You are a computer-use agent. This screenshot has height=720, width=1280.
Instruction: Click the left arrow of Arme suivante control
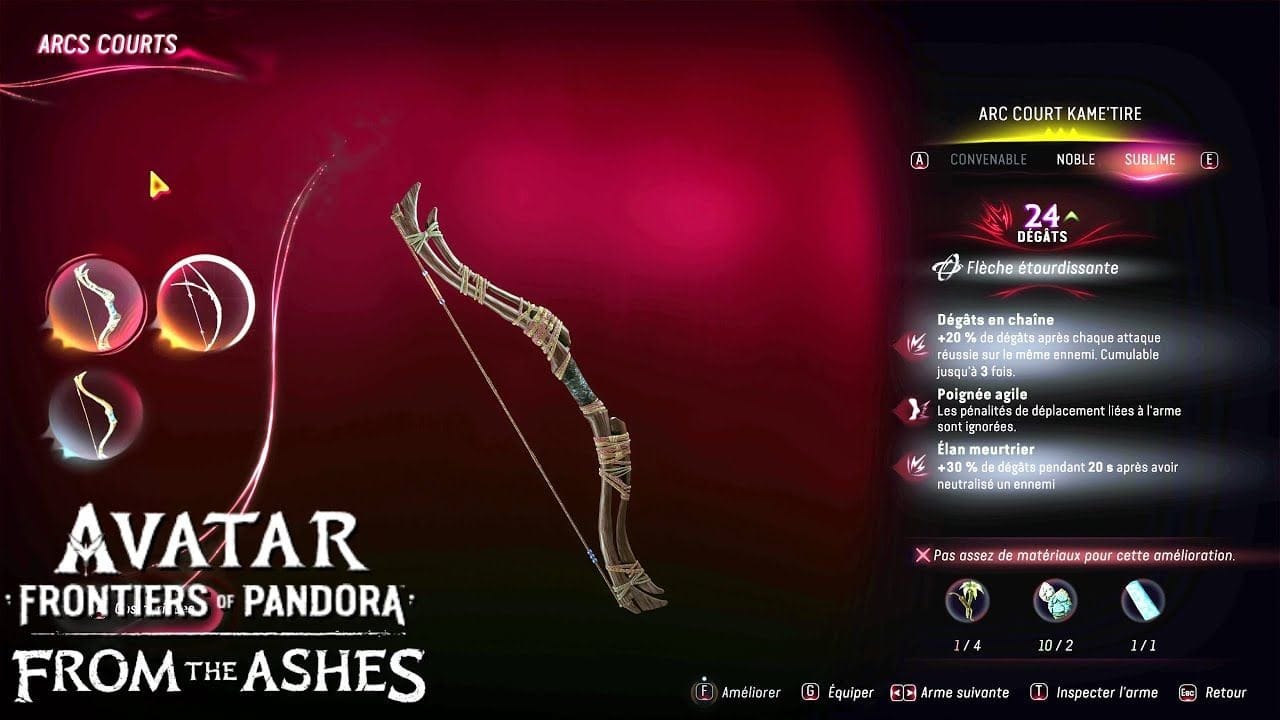point(897,692)
